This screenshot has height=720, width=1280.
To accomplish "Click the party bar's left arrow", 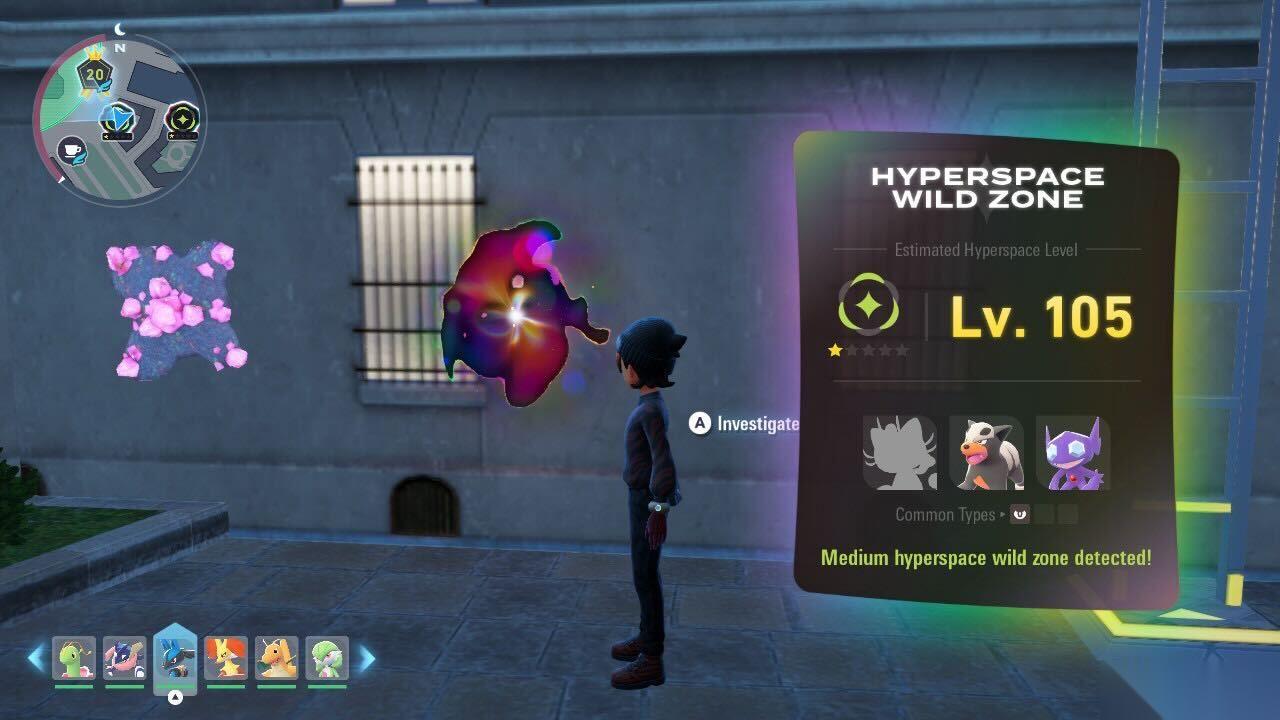I will coord(36,658).
